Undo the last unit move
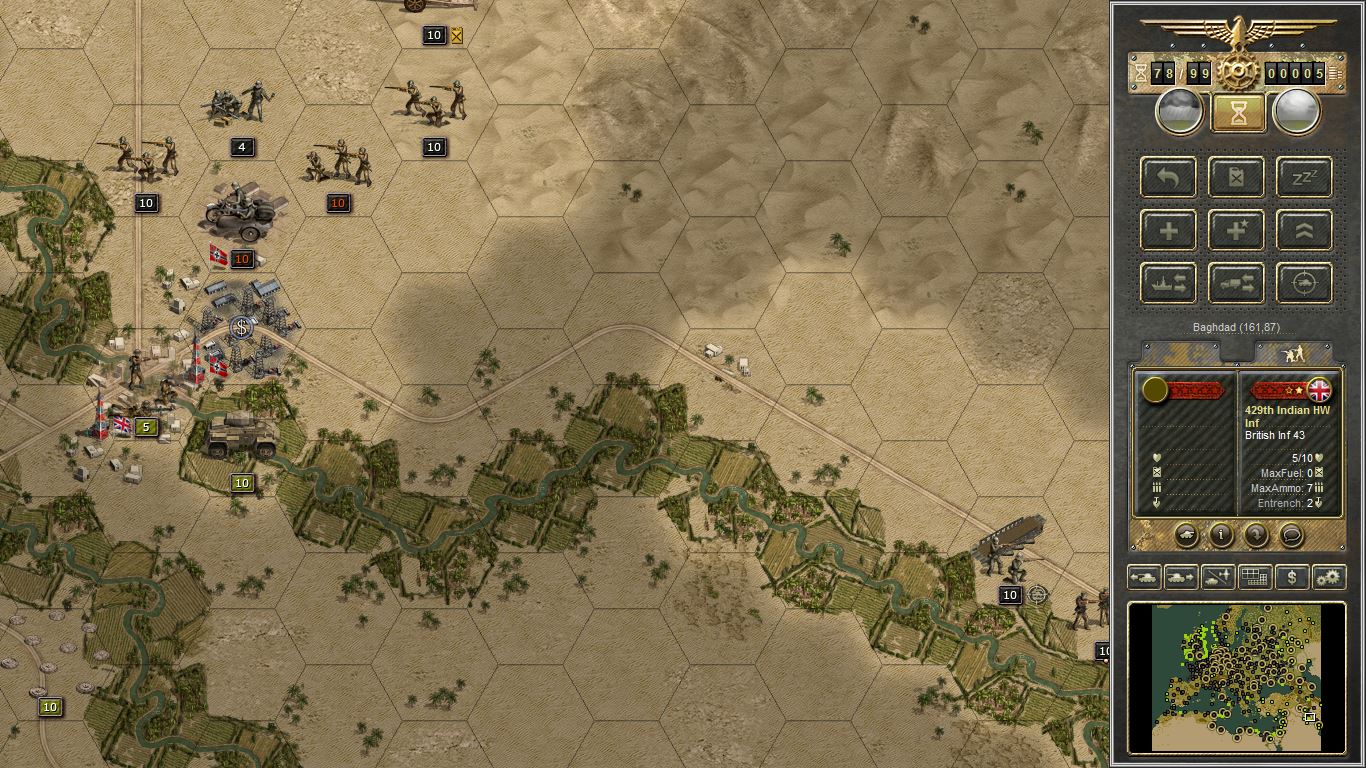 (x=1168, y=177)
